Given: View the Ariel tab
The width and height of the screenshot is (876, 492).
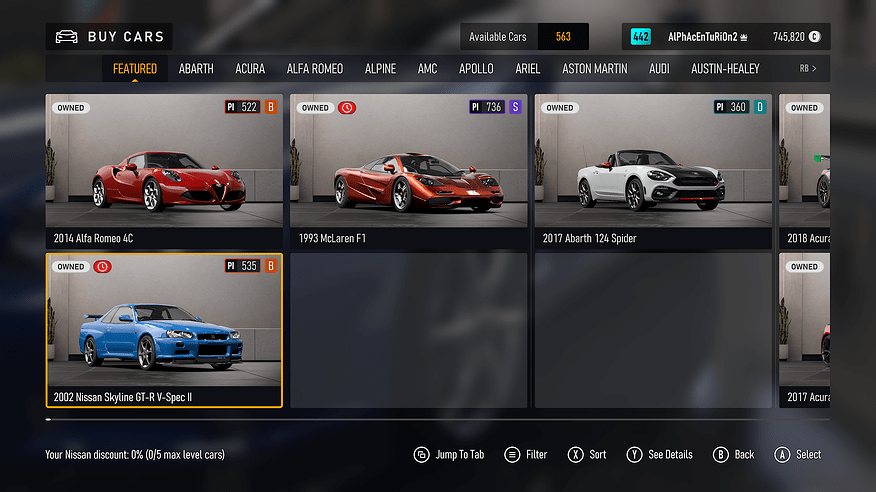Looking at the screenshot, I should [x=528, y=69].
